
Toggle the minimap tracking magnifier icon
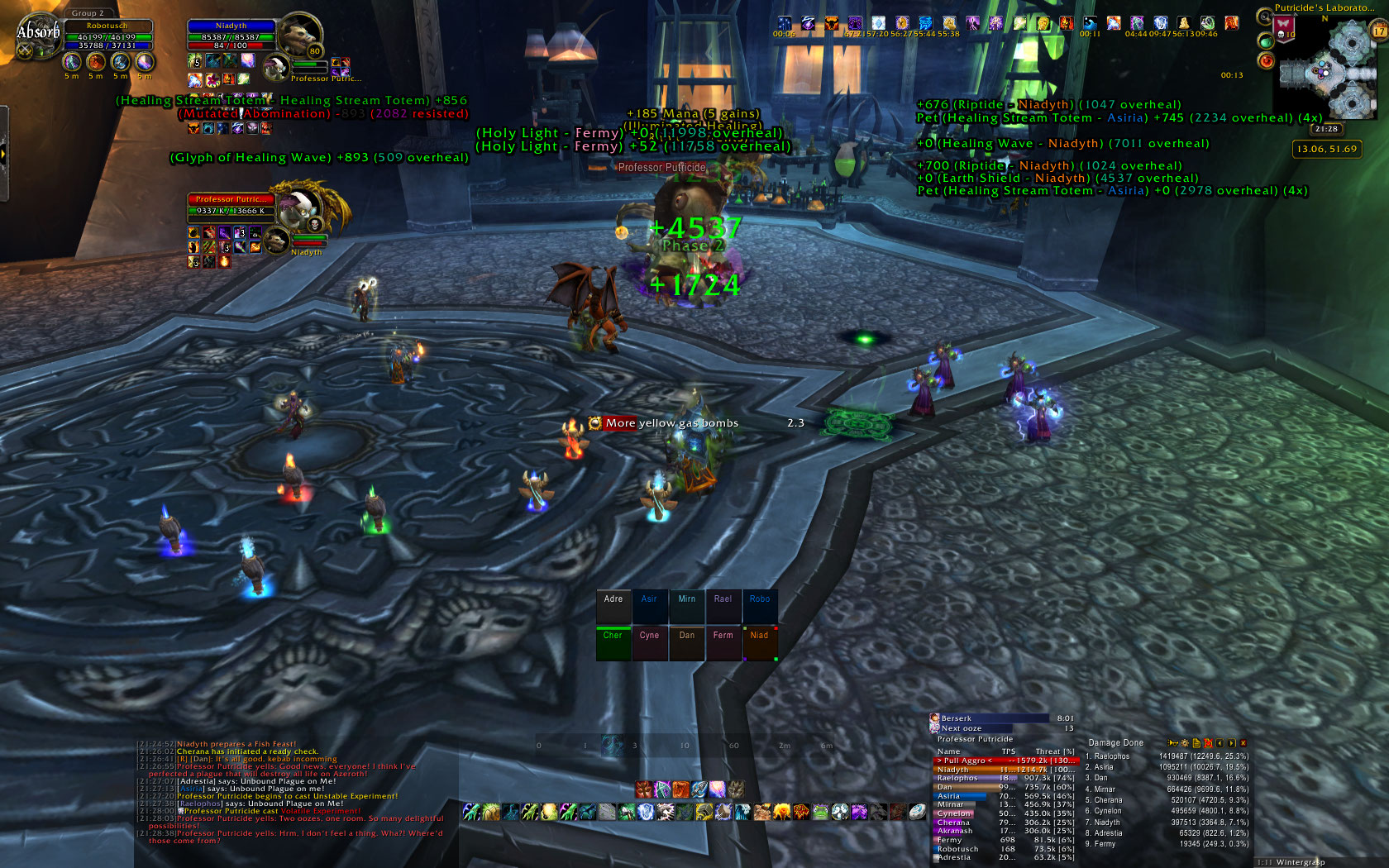click(x=1264, y=17)
